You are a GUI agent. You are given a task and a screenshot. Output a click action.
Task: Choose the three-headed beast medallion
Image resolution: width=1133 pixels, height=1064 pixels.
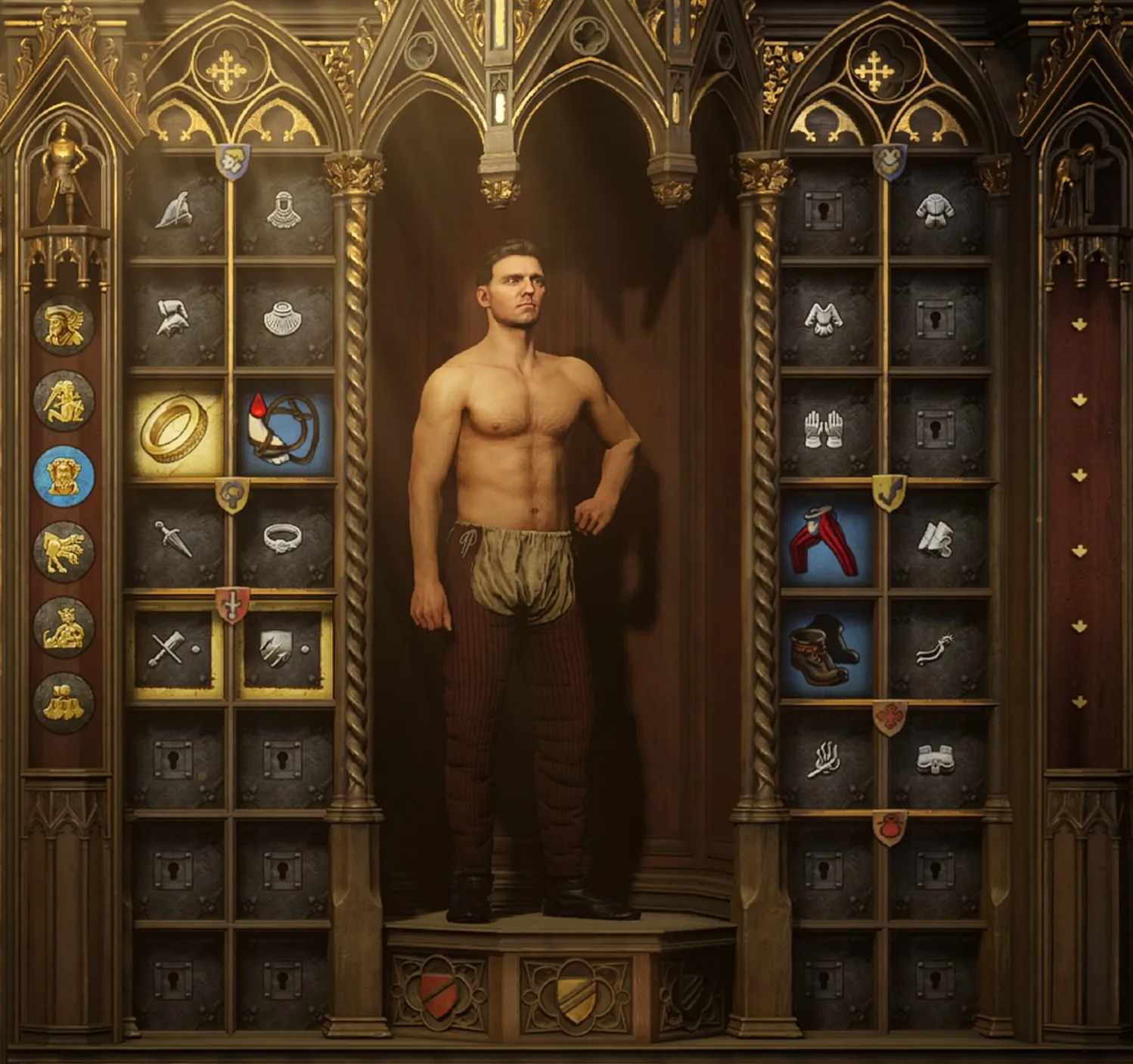[x=64, y=552]
